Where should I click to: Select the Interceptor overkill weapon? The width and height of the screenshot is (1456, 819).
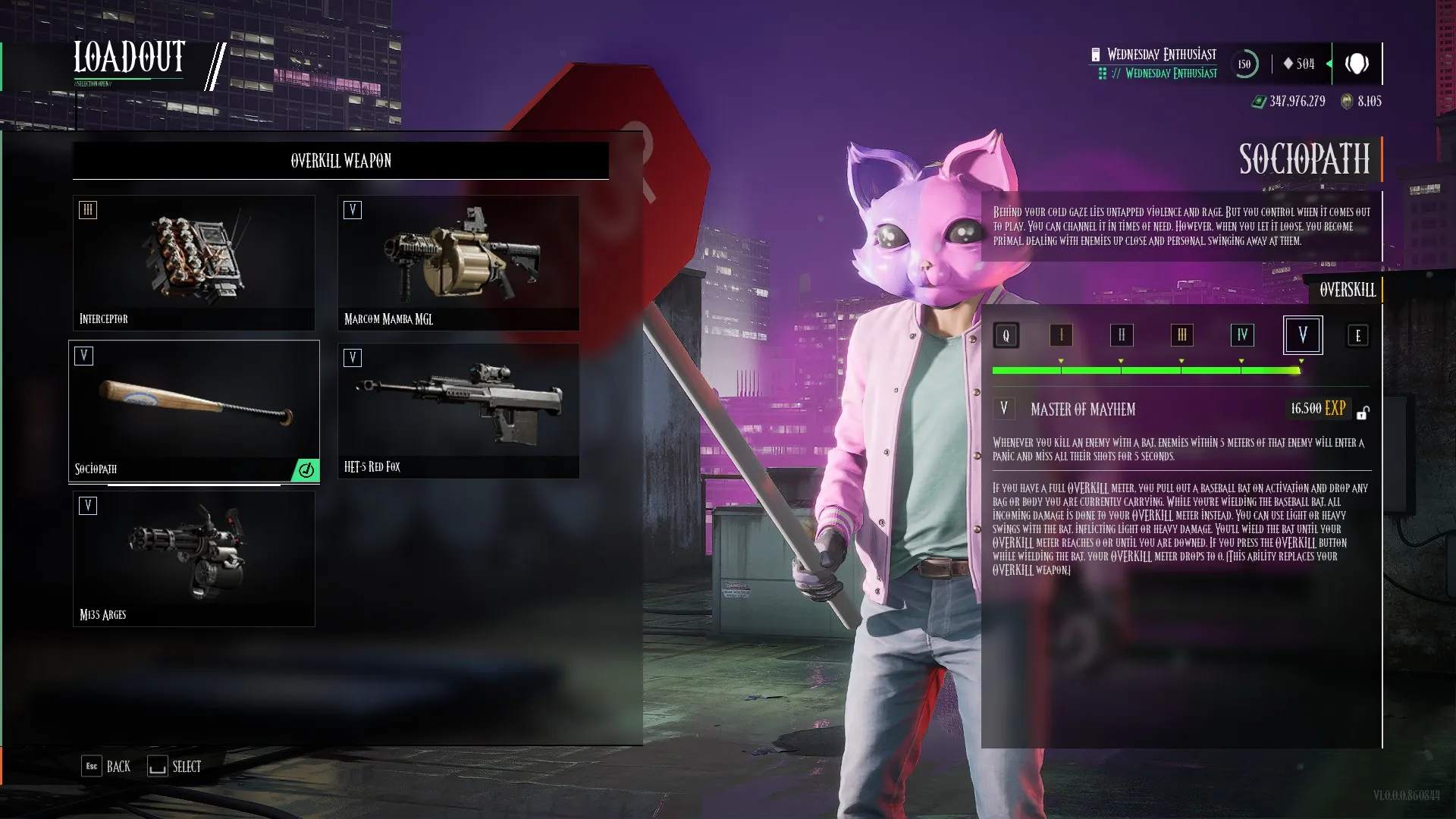[x=193, y=262]
